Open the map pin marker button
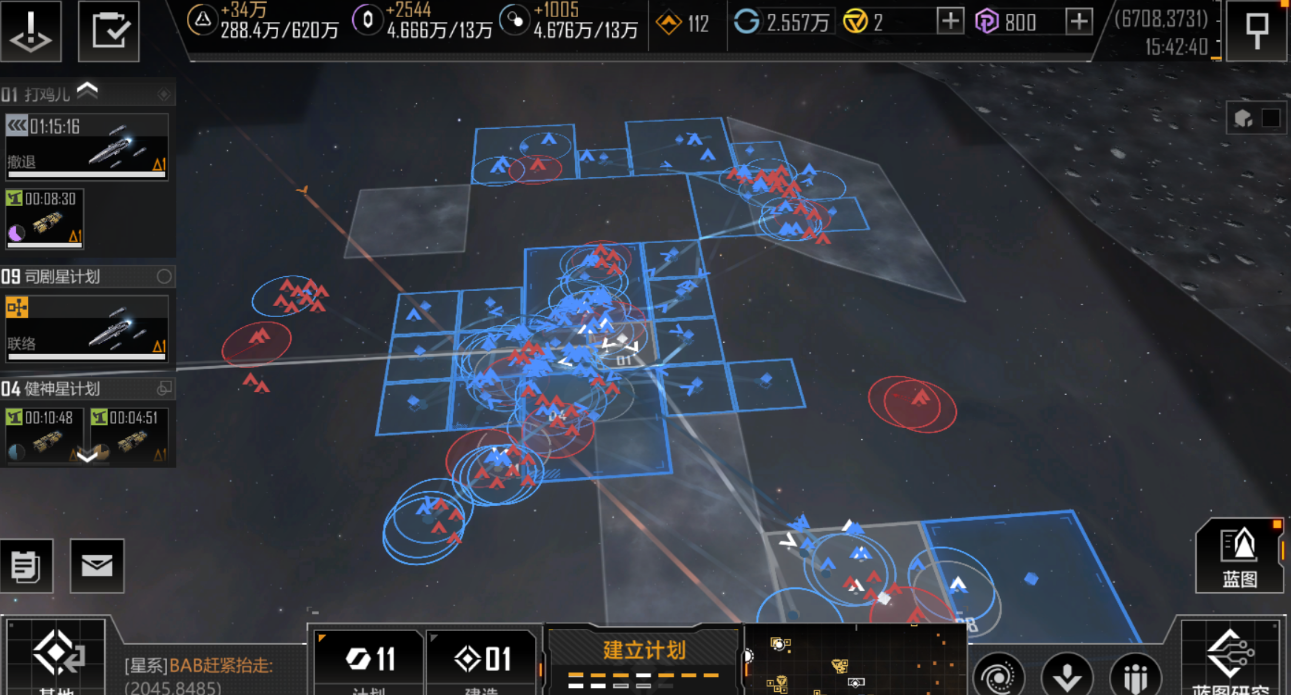This screenshot has width=1291, height=695. pos(1256,30)
